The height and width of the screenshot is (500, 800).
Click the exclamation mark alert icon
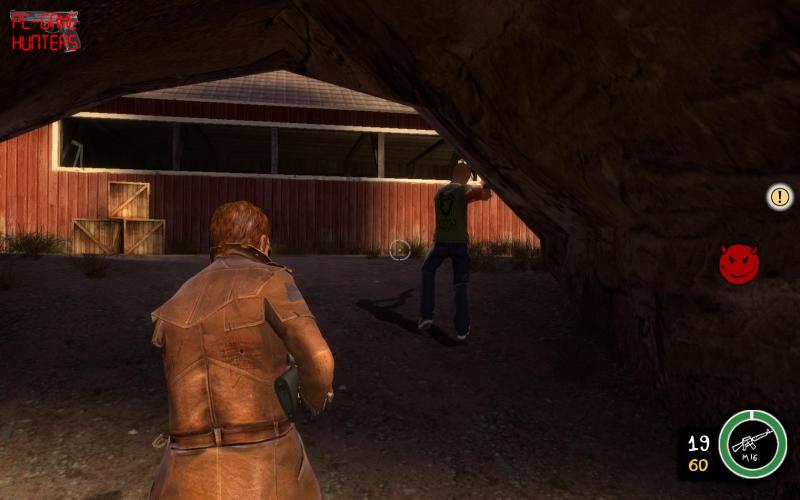click(779, 196)
